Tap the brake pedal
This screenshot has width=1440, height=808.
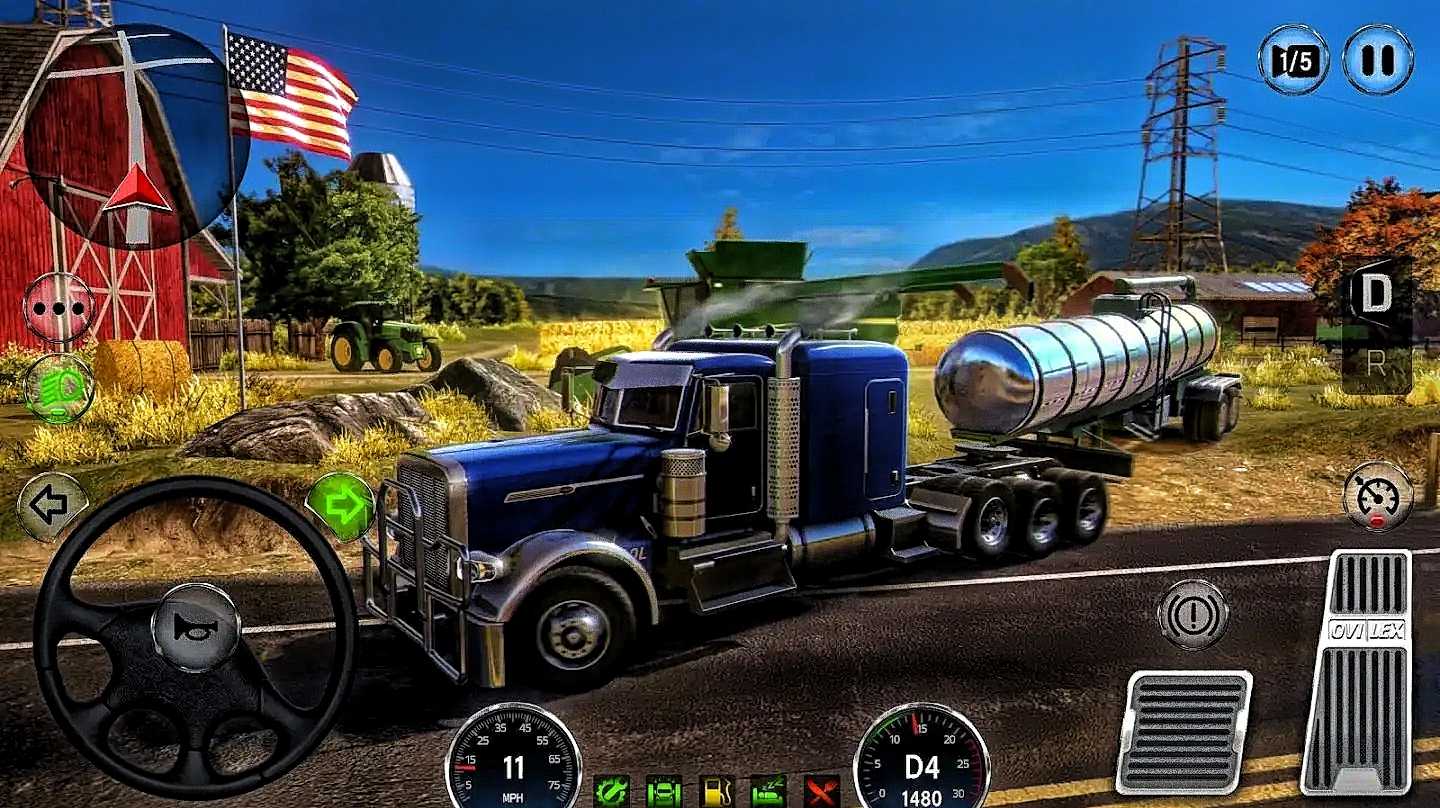pos(1184,732)
